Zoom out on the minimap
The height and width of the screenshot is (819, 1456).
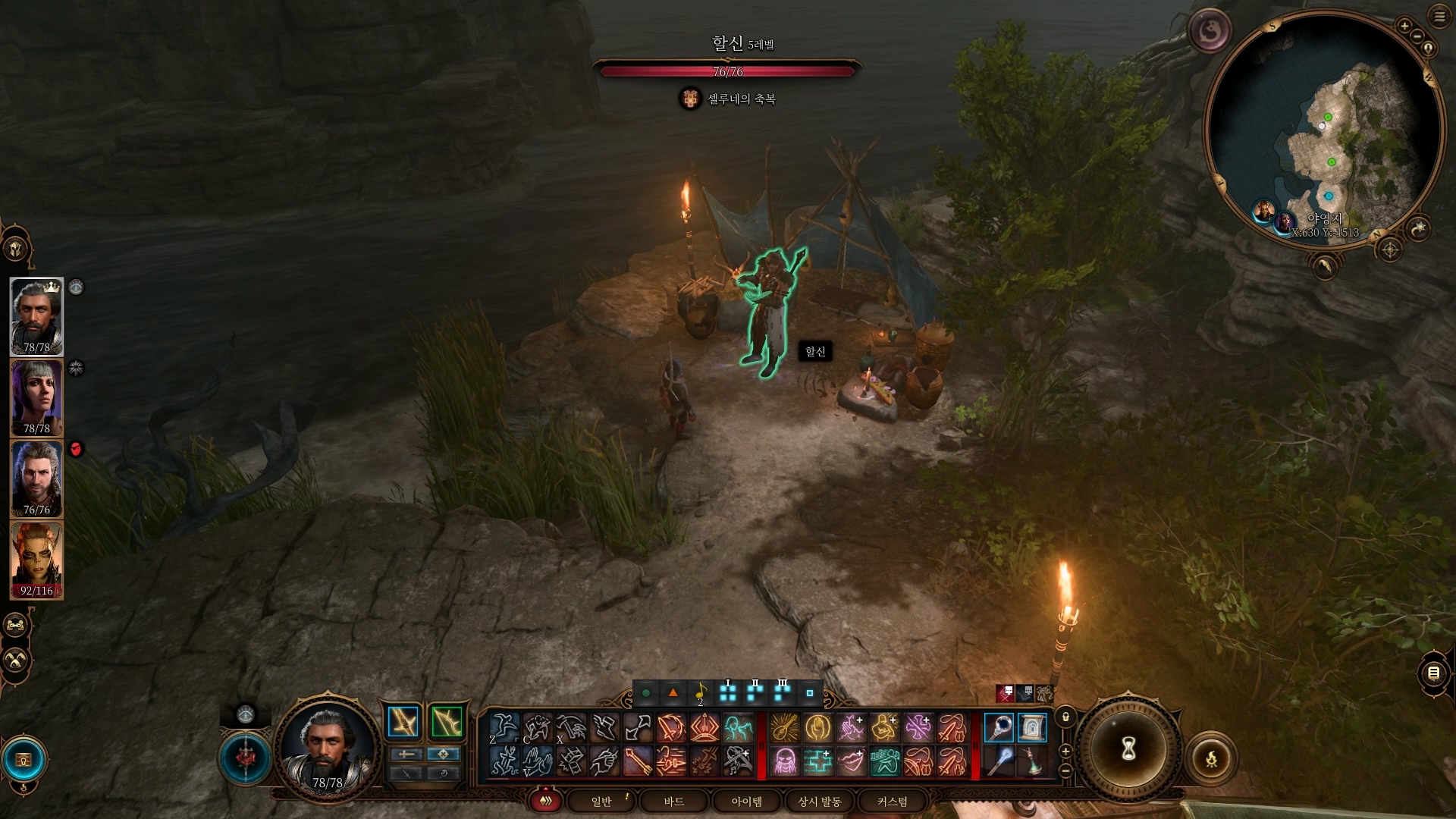pos(1416,36)
